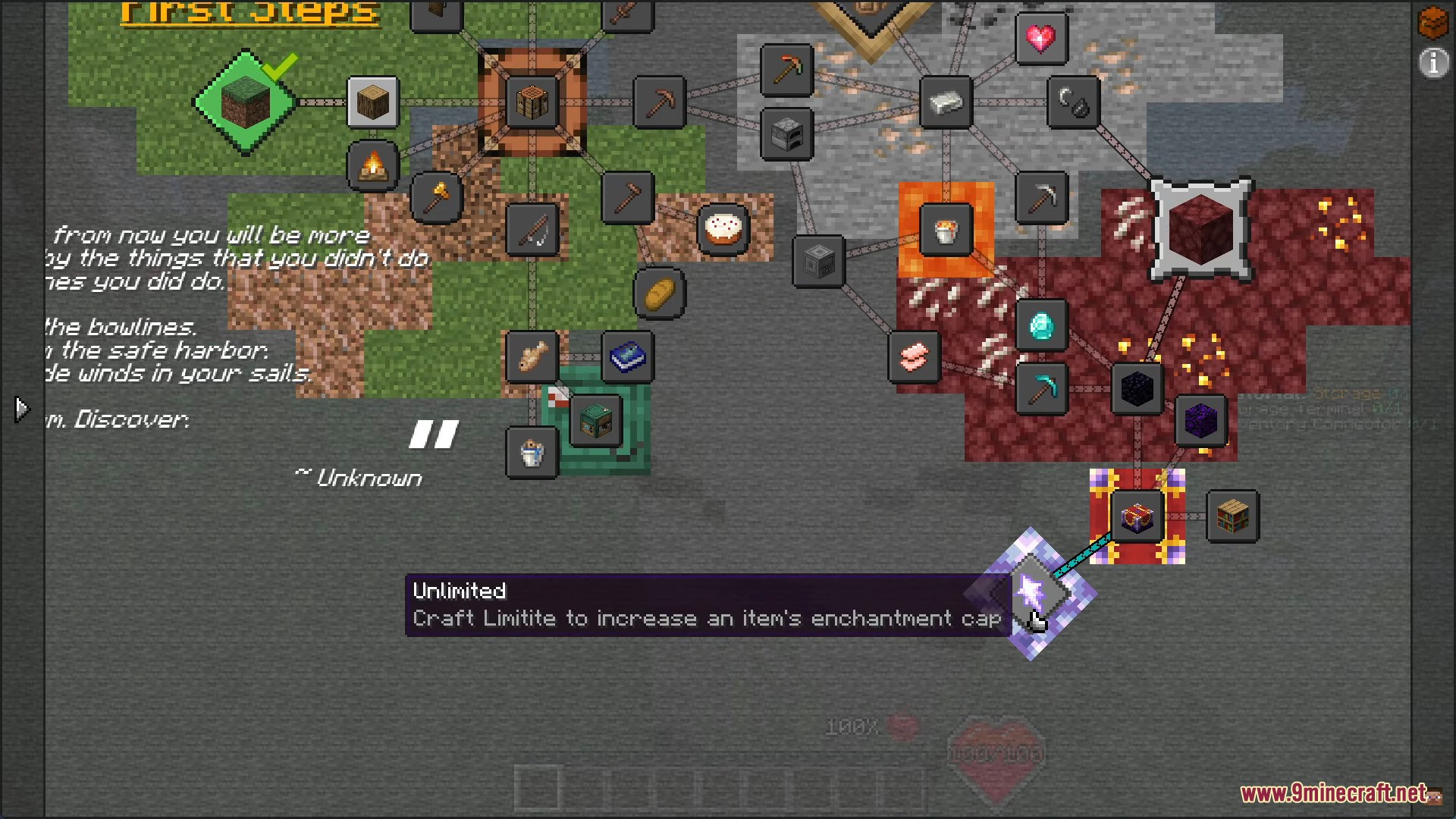The image size is (1456, 819).
Task: Select the black obsidian block quest
Action: (1137, 389)
